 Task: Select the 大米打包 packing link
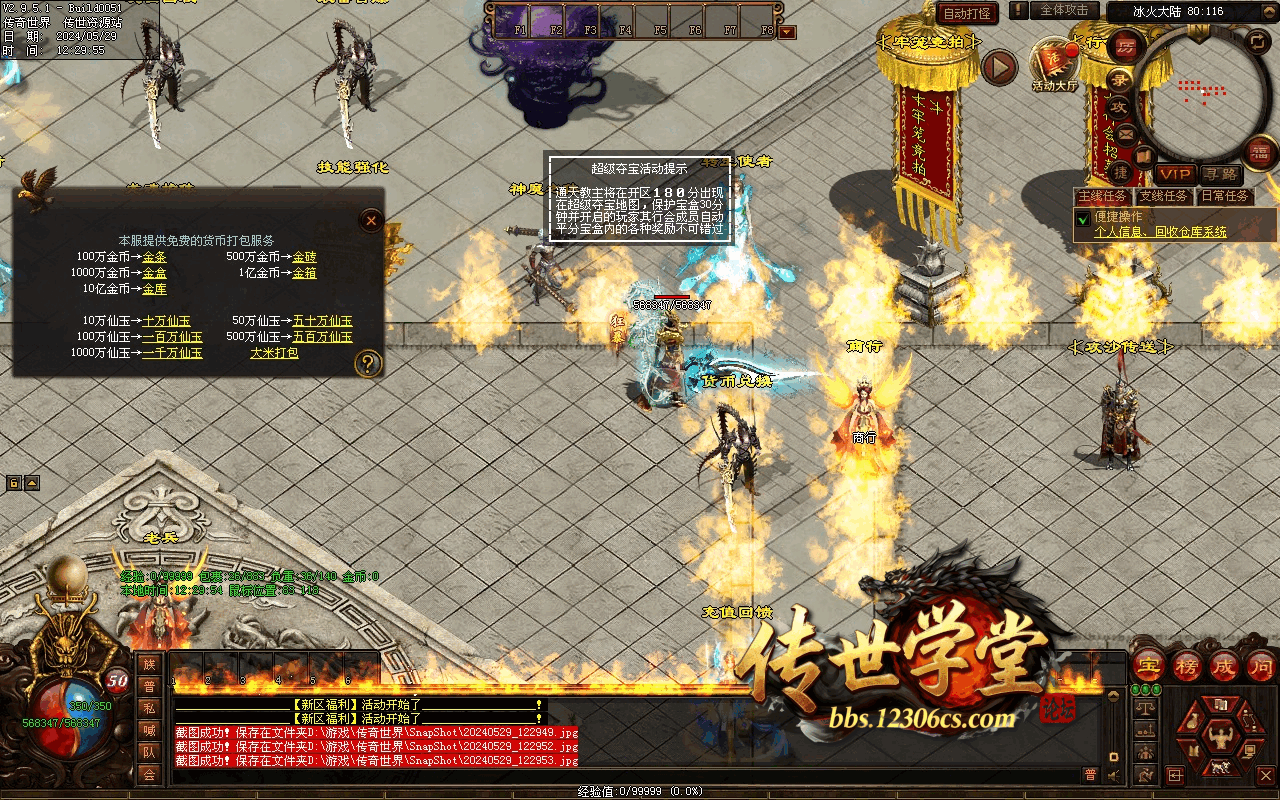[274, 353]
